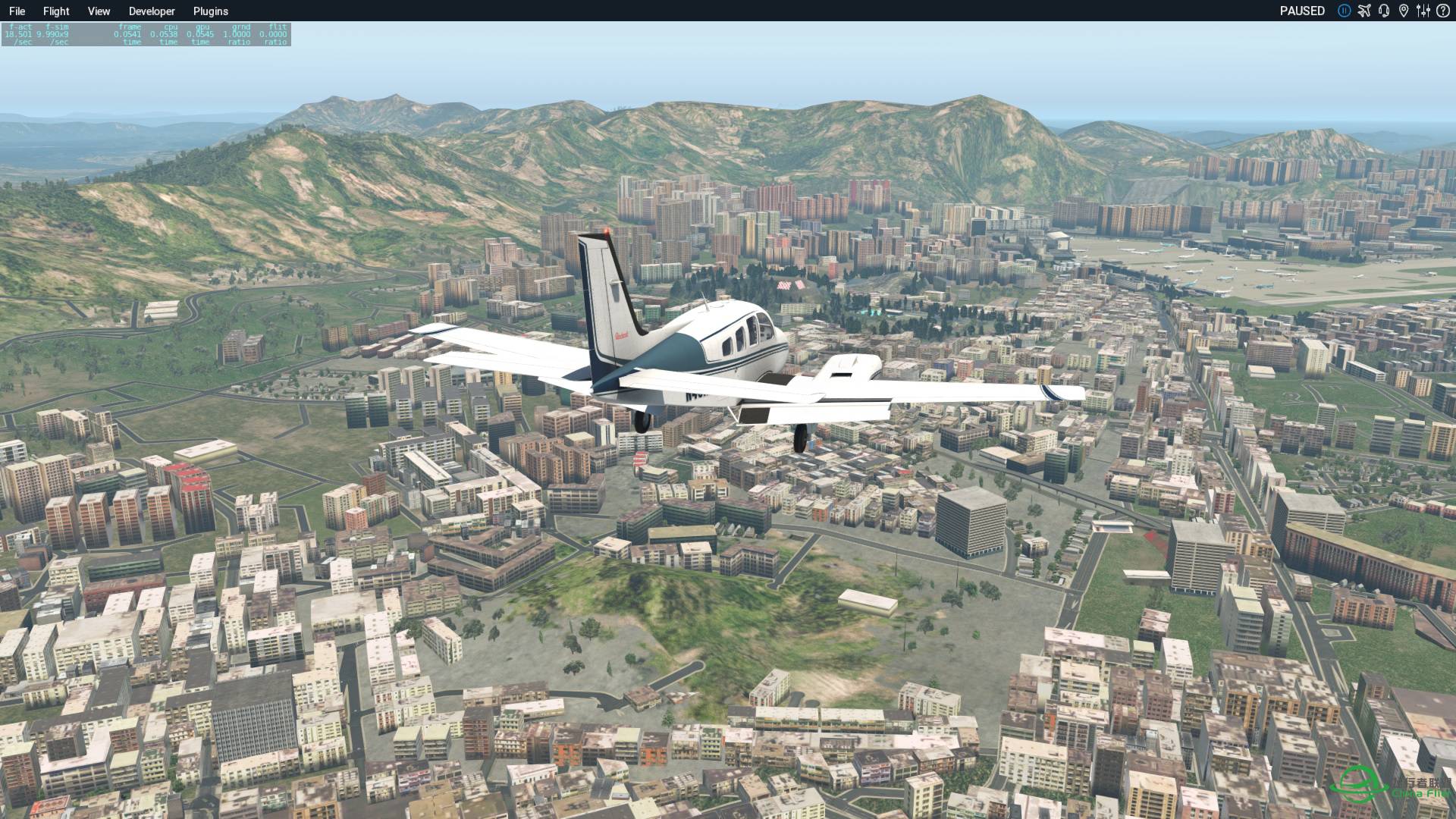Open Settings with the sliders icon
The image size is (1456, 819).
[x=1424, y=11]
